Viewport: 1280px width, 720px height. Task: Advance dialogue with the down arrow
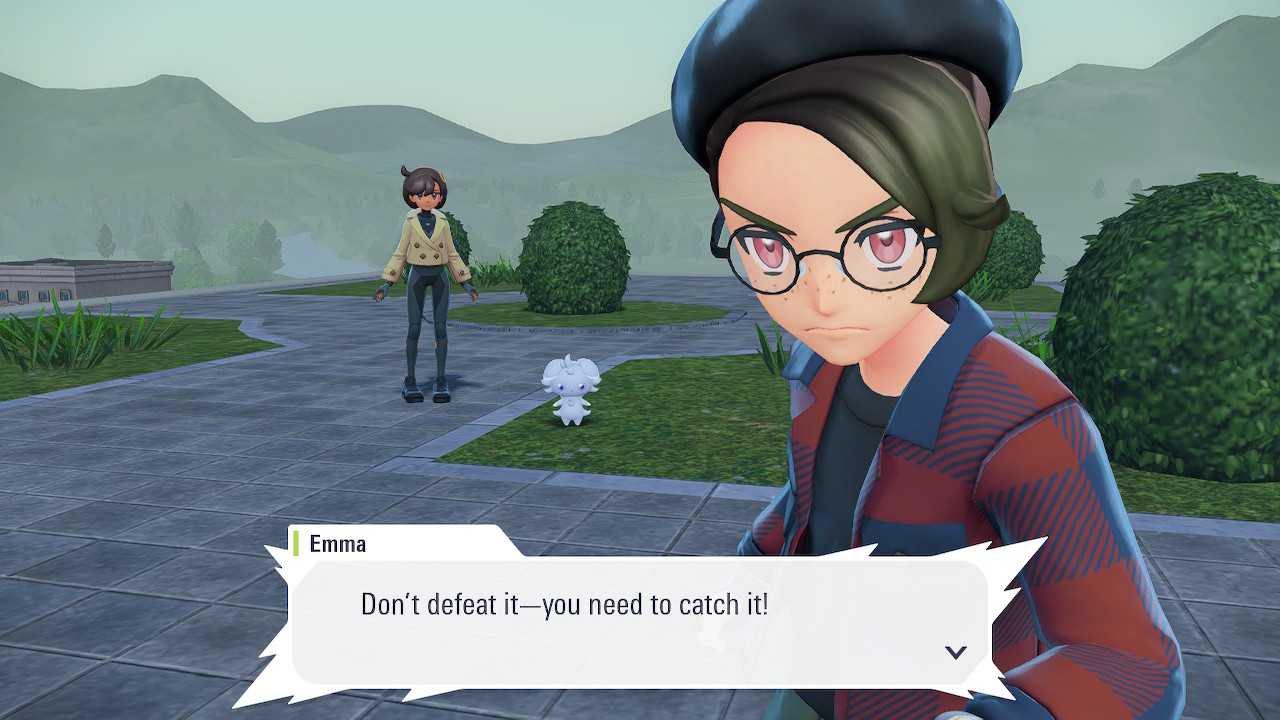(956, 652)
